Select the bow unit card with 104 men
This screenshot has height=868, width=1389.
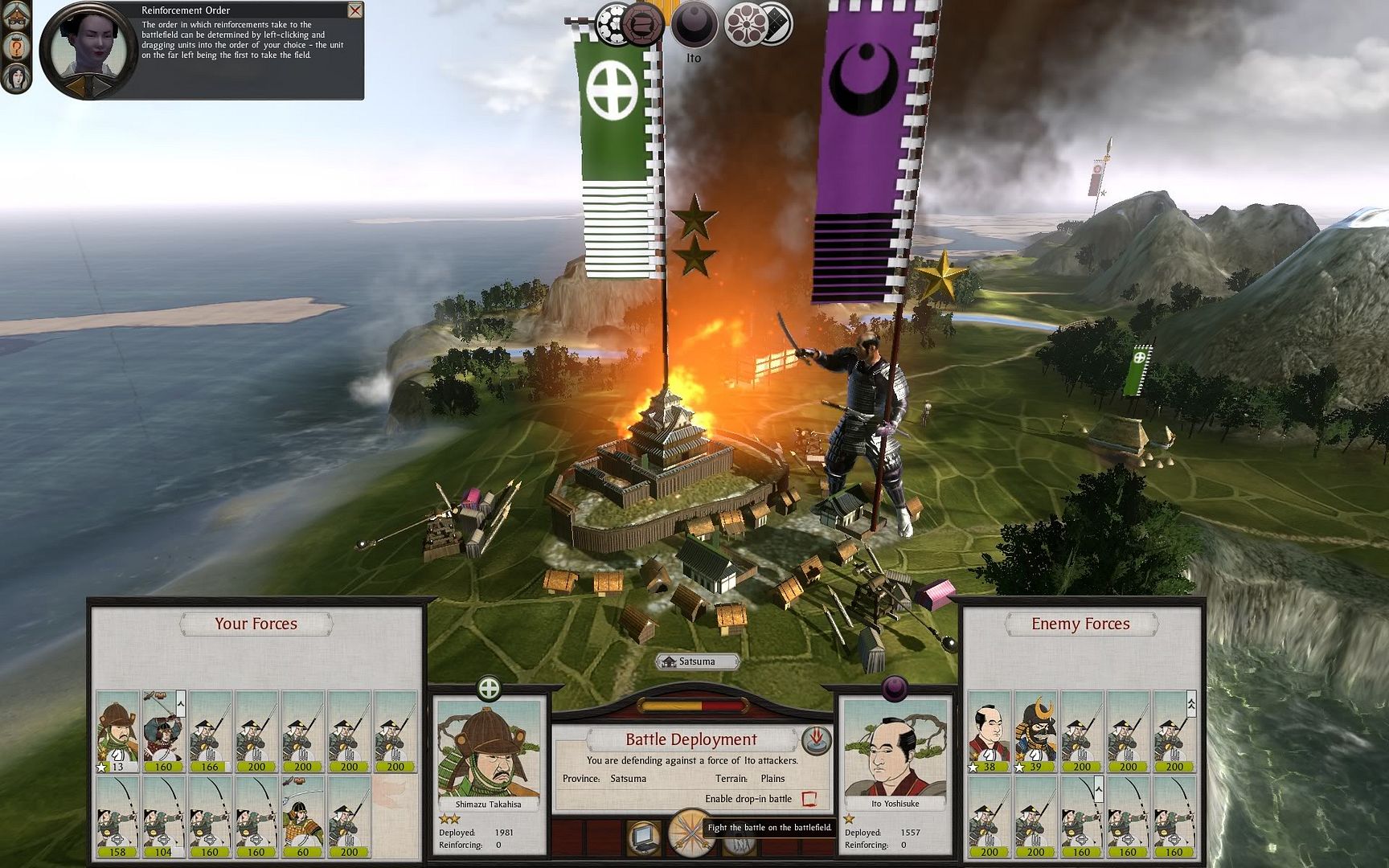[x=163, y=817]
